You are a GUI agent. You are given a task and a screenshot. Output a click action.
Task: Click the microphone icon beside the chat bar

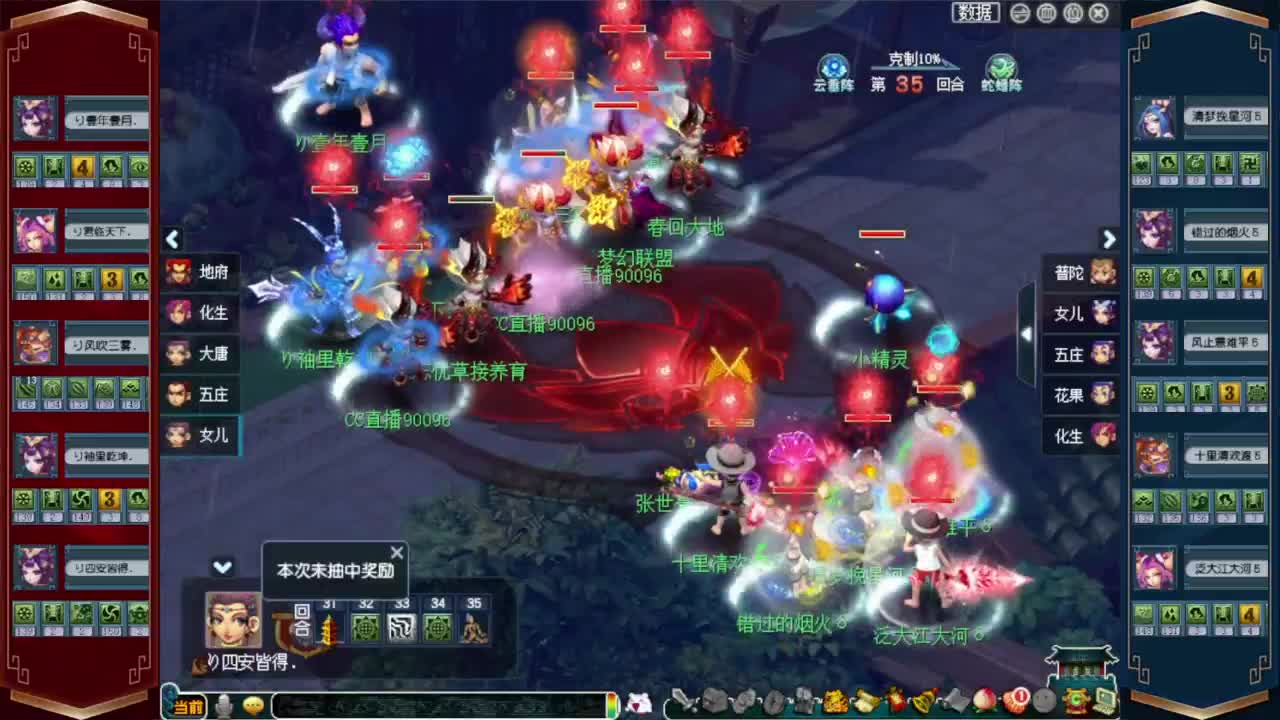coord(224,705)
